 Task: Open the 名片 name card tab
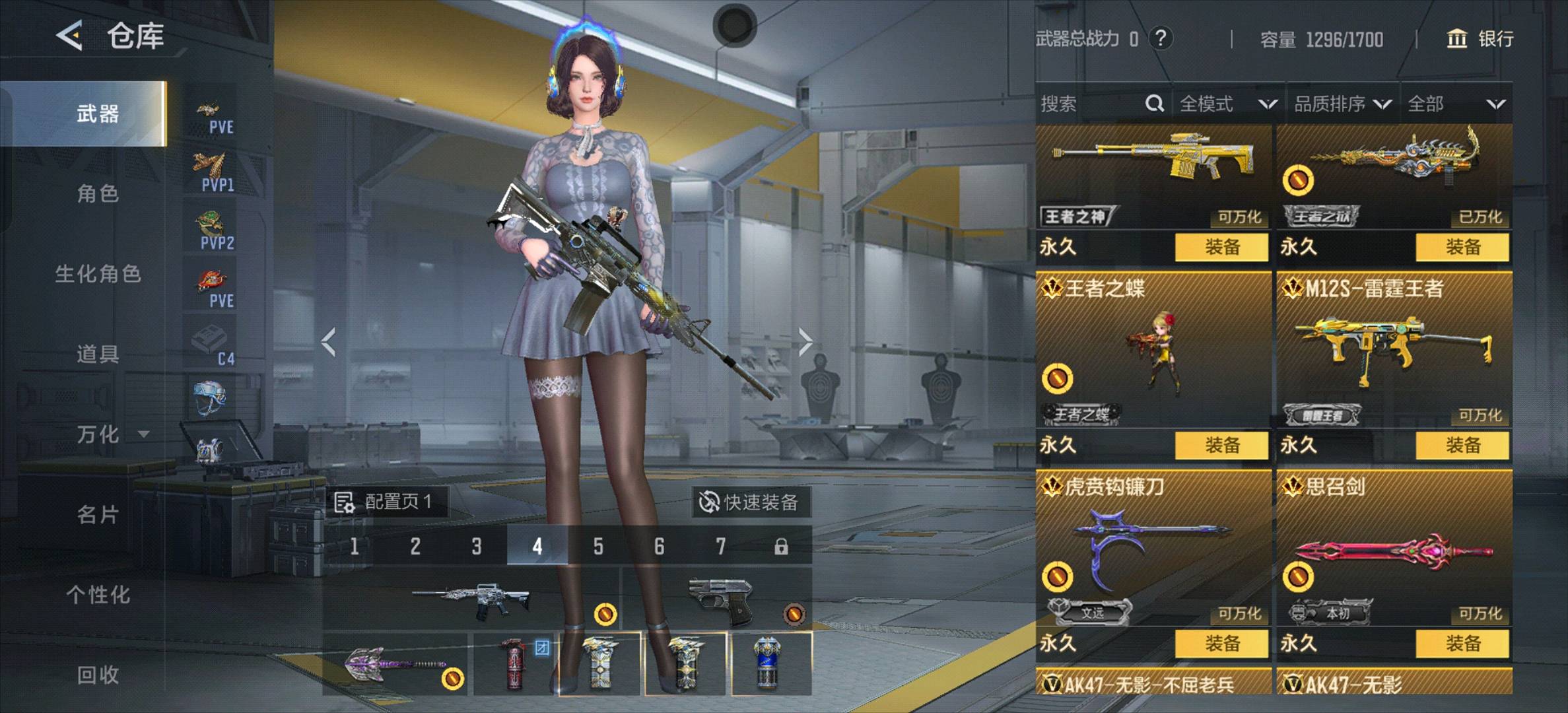click(97, 514)
